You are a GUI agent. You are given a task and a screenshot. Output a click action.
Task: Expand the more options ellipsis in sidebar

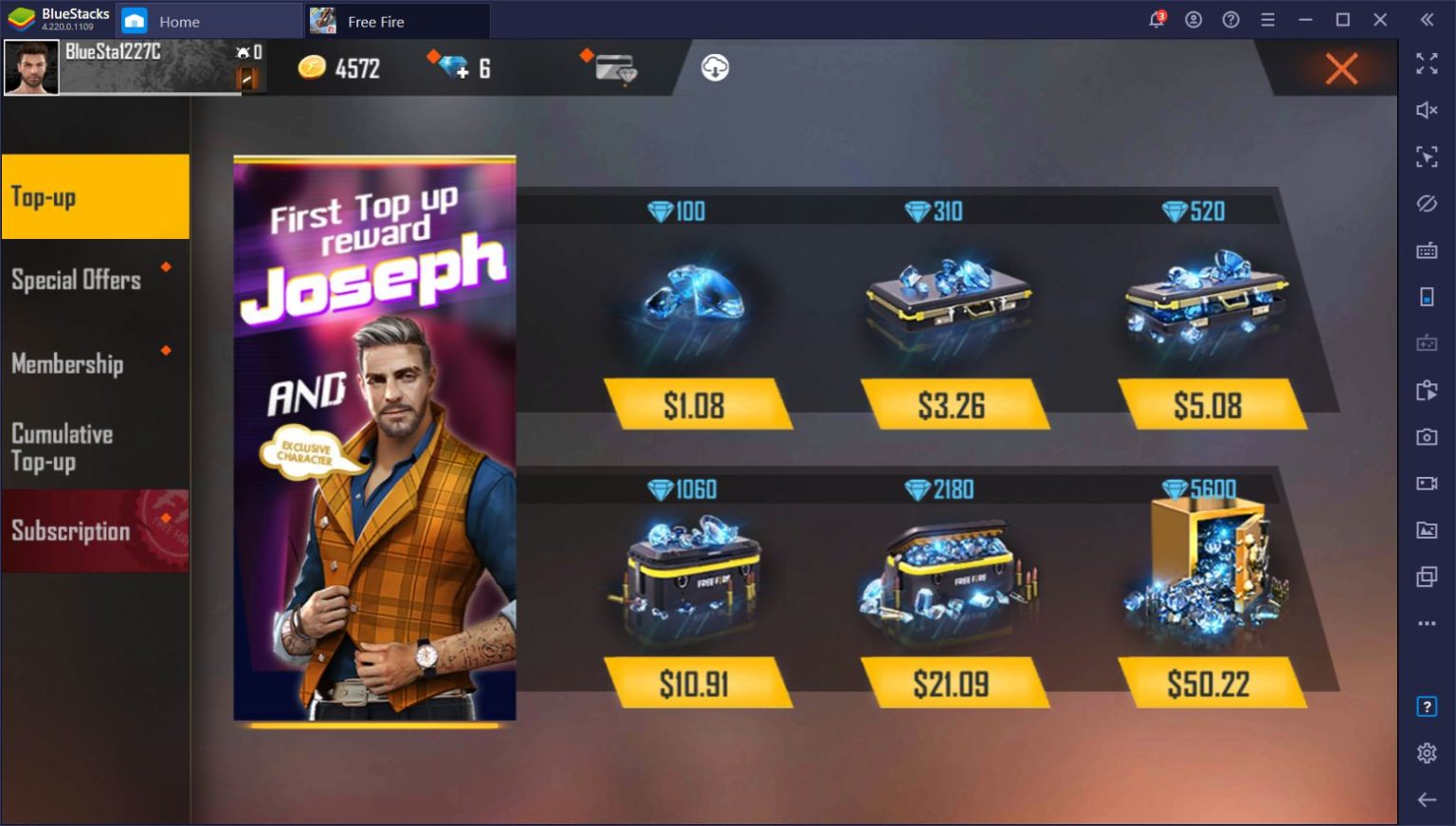(1427, 623)
